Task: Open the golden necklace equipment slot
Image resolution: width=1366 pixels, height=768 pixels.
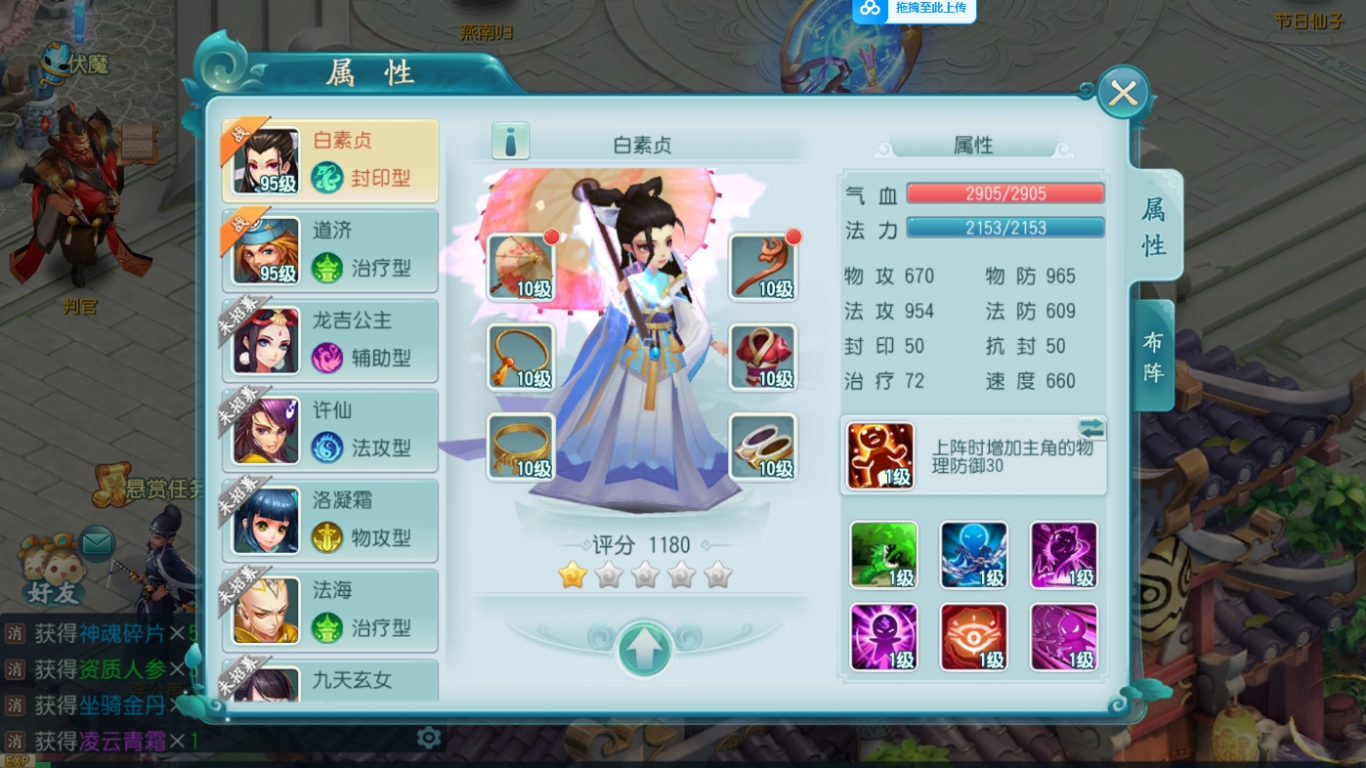Action: (521, 357)
